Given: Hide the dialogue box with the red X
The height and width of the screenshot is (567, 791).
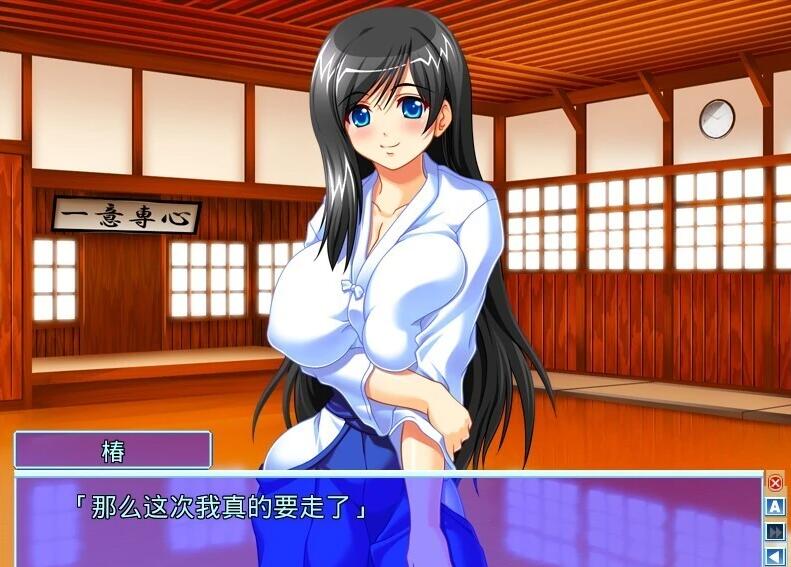Looking at the screenshot, I should [x=775, y=483].
